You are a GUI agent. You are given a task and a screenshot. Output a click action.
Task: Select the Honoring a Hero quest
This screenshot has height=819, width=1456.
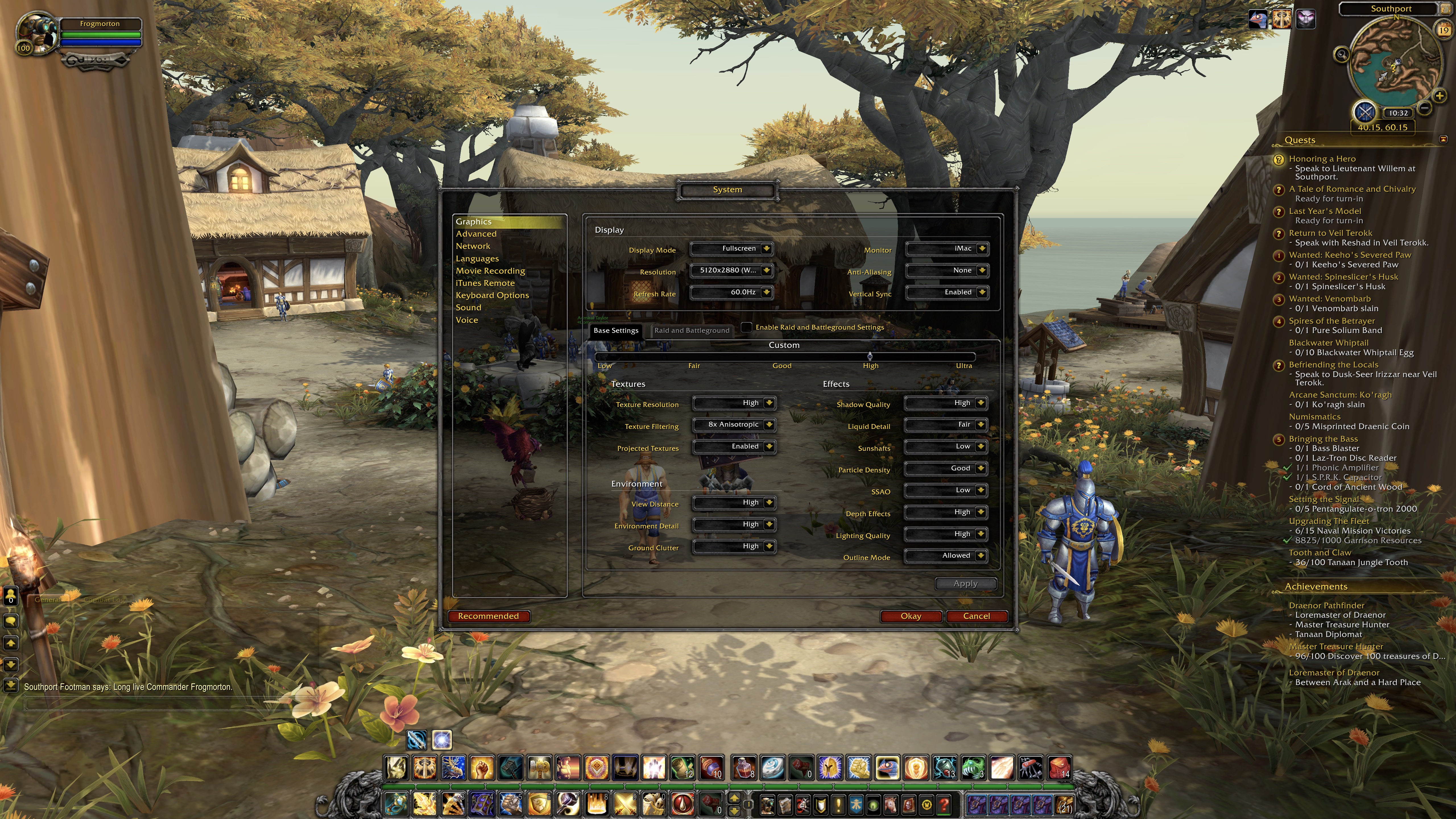1322,159
